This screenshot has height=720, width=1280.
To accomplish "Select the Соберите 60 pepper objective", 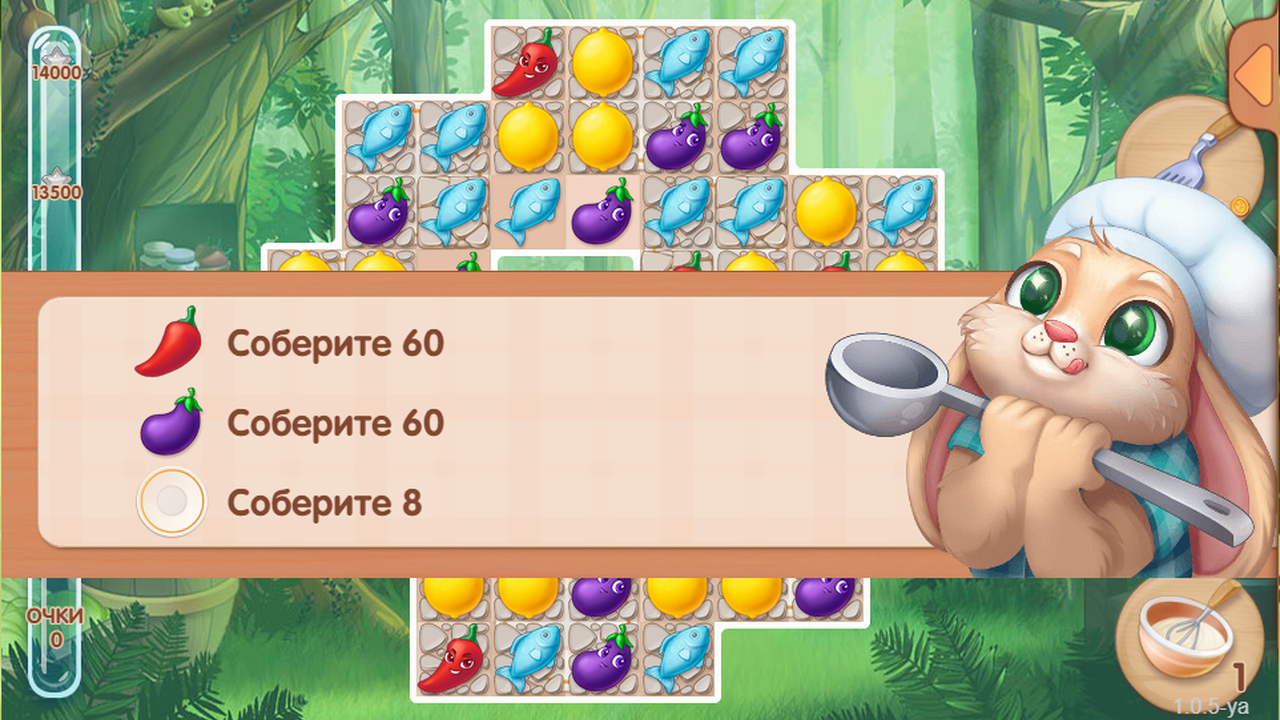I will [x=338, y=345].
